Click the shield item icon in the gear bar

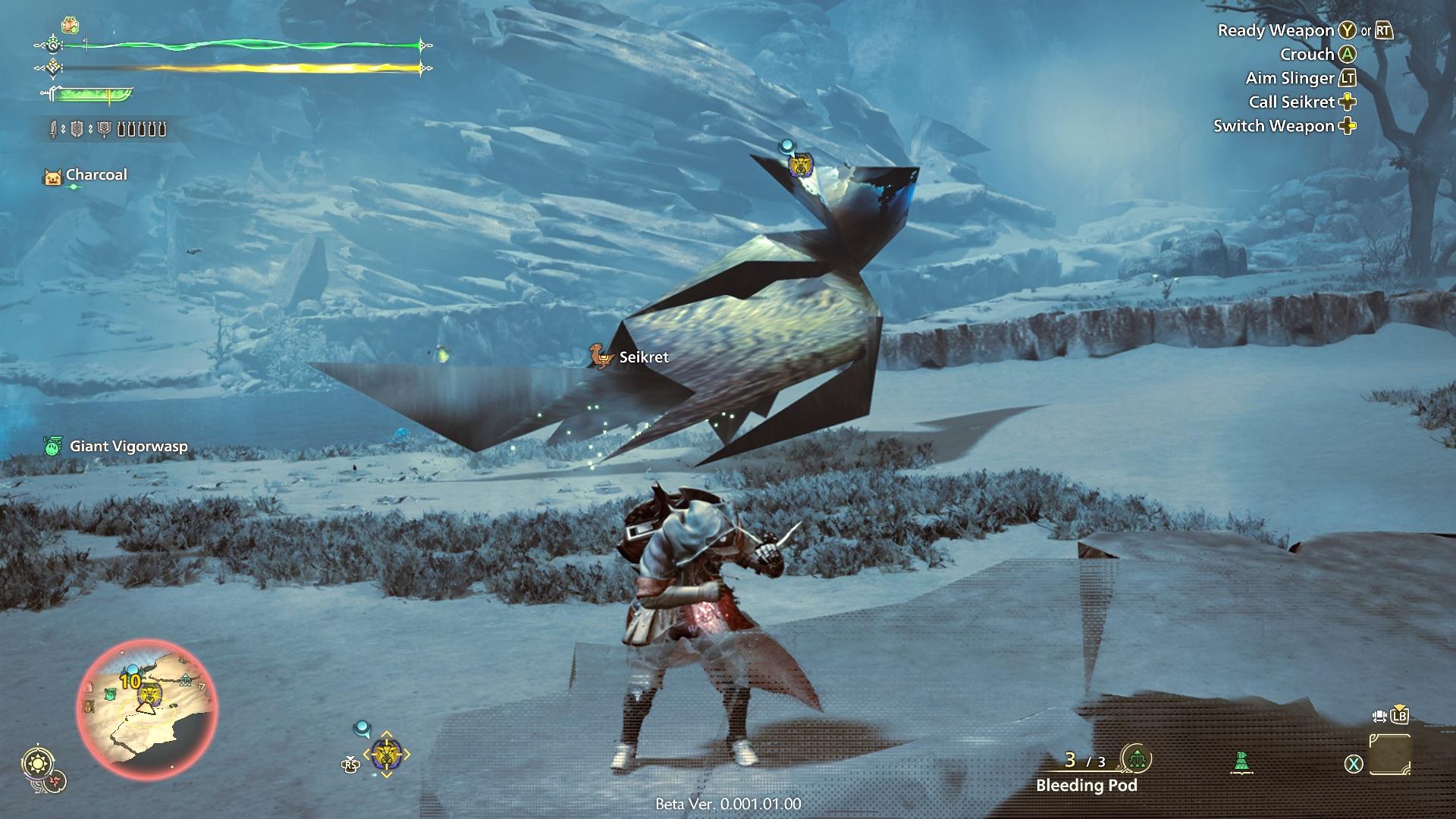point(77,128)
